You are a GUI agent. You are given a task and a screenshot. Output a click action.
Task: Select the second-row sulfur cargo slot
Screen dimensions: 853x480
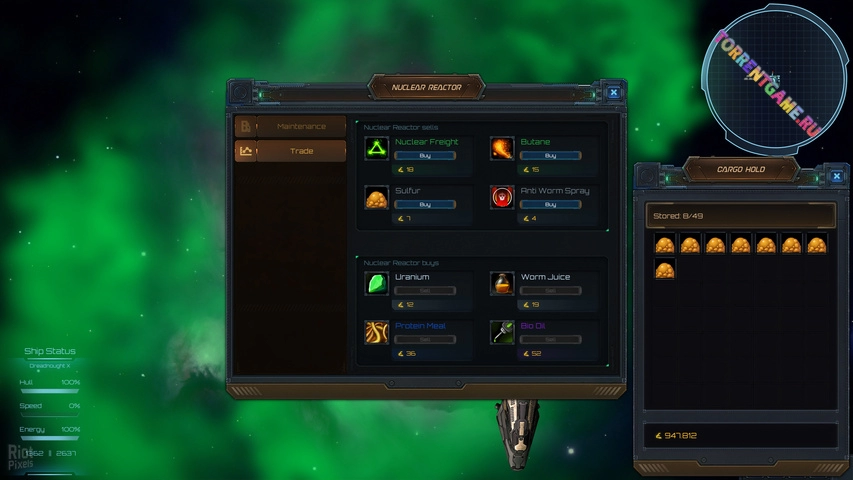click(x=665, y=269)
